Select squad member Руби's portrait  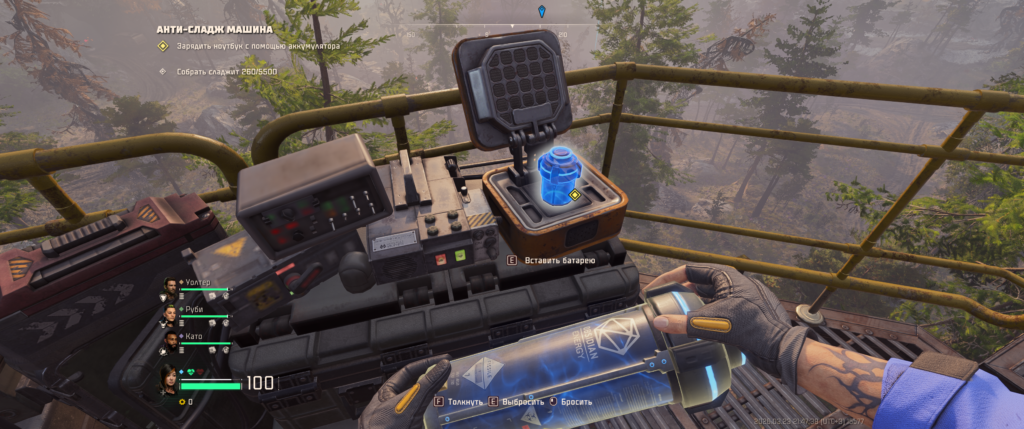(x=170, y=312)
